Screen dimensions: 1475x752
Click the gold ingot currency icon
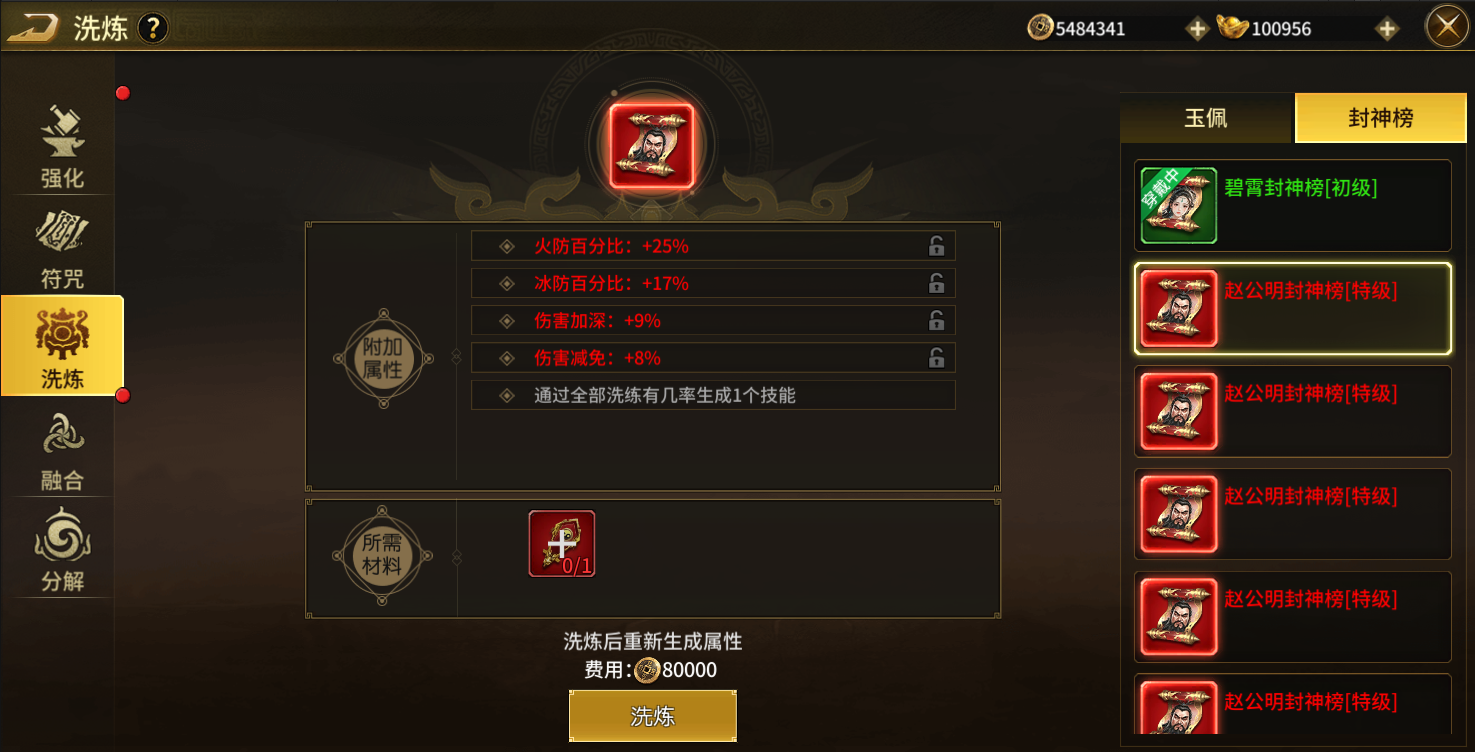tap(1234, 27)
